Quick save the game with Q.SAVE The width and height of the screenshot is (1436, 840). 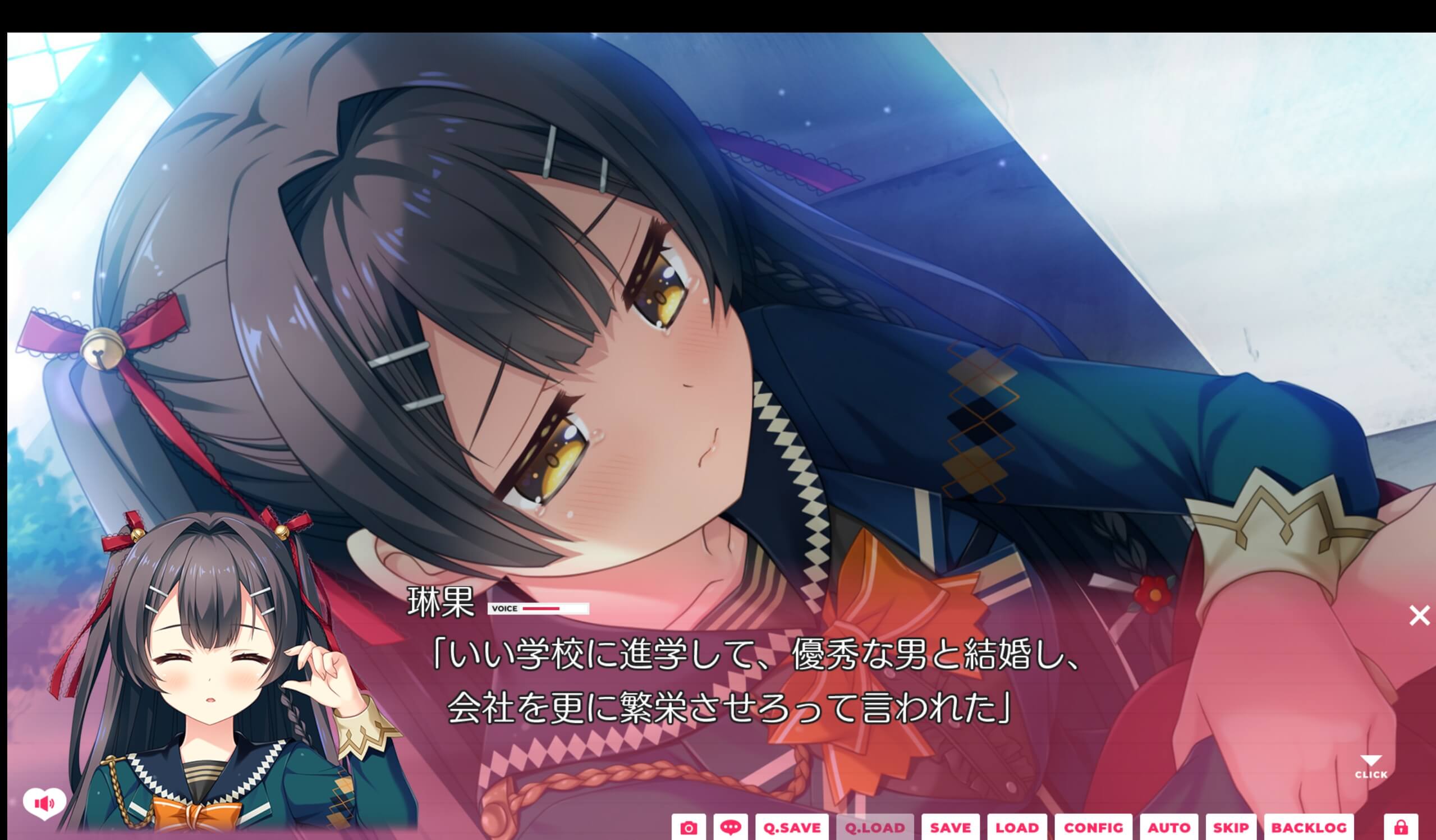[x=793, y=828]
